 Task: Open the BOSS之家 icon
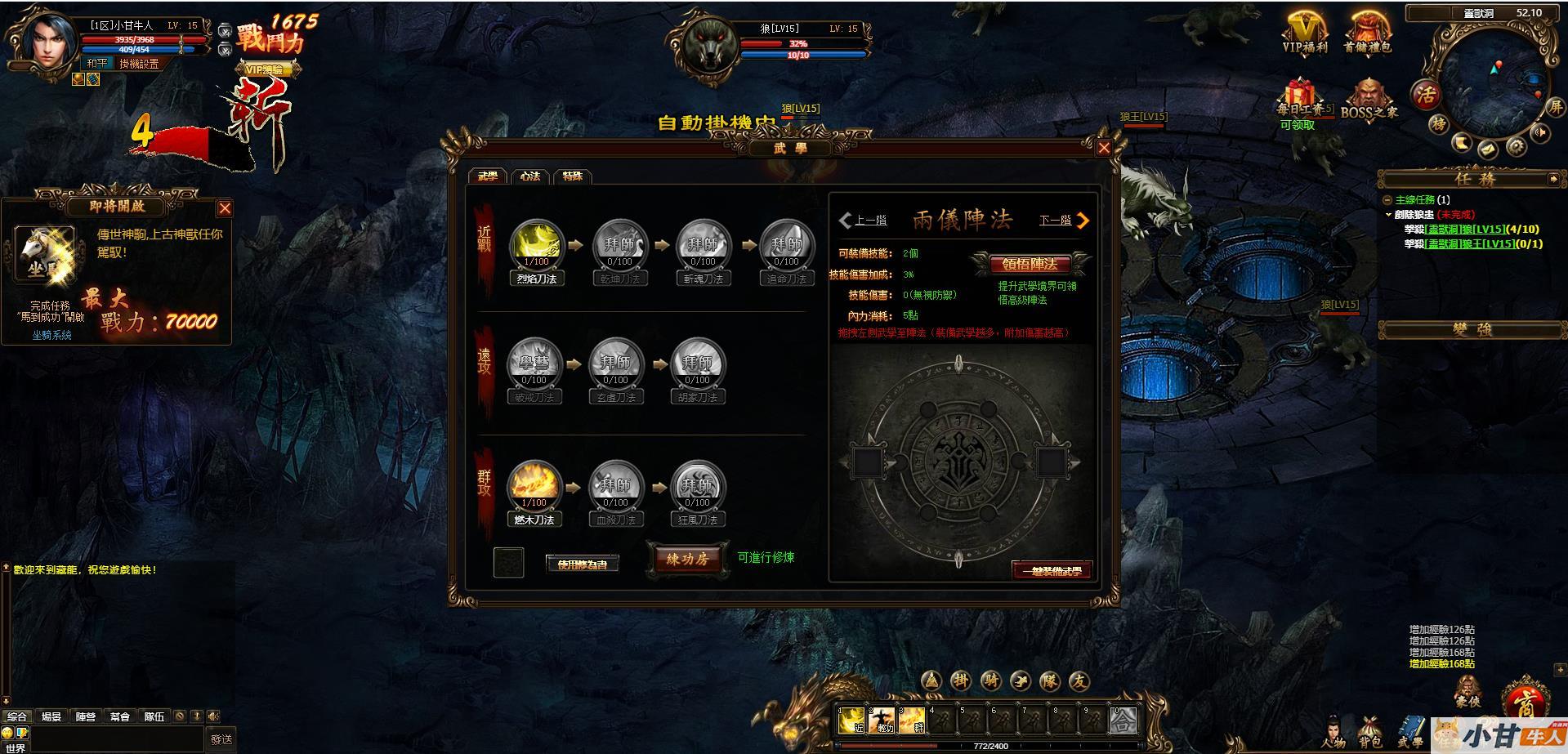tap(1368, 100)
